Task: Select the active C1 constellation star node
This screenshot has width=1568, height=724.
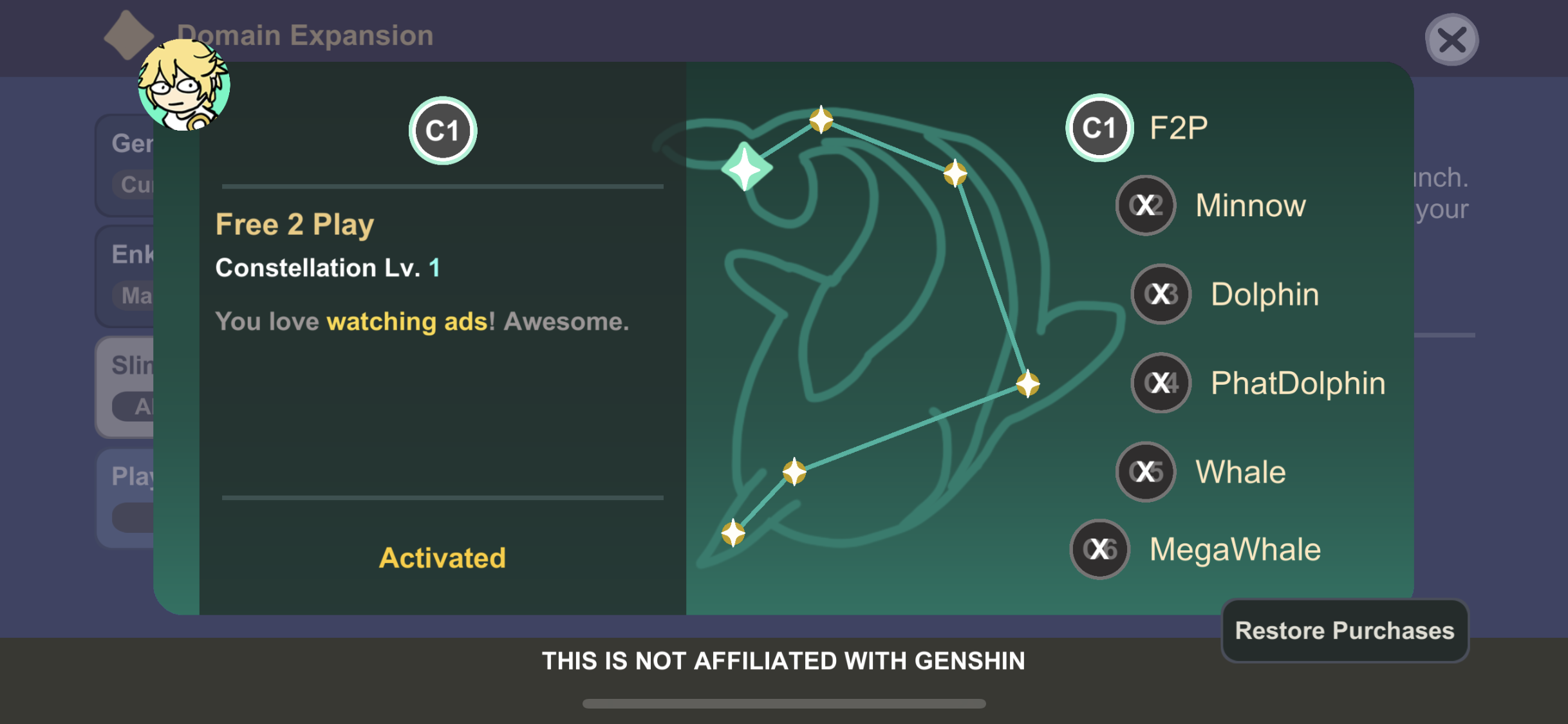Action: 746,167
